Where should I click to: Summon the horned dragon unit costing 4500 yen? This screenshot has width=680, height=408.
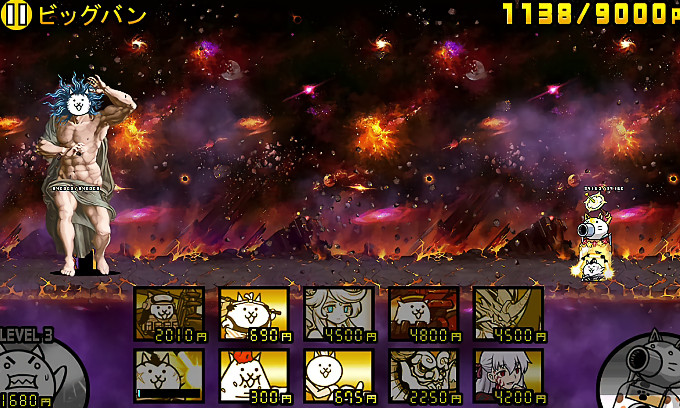508,314
